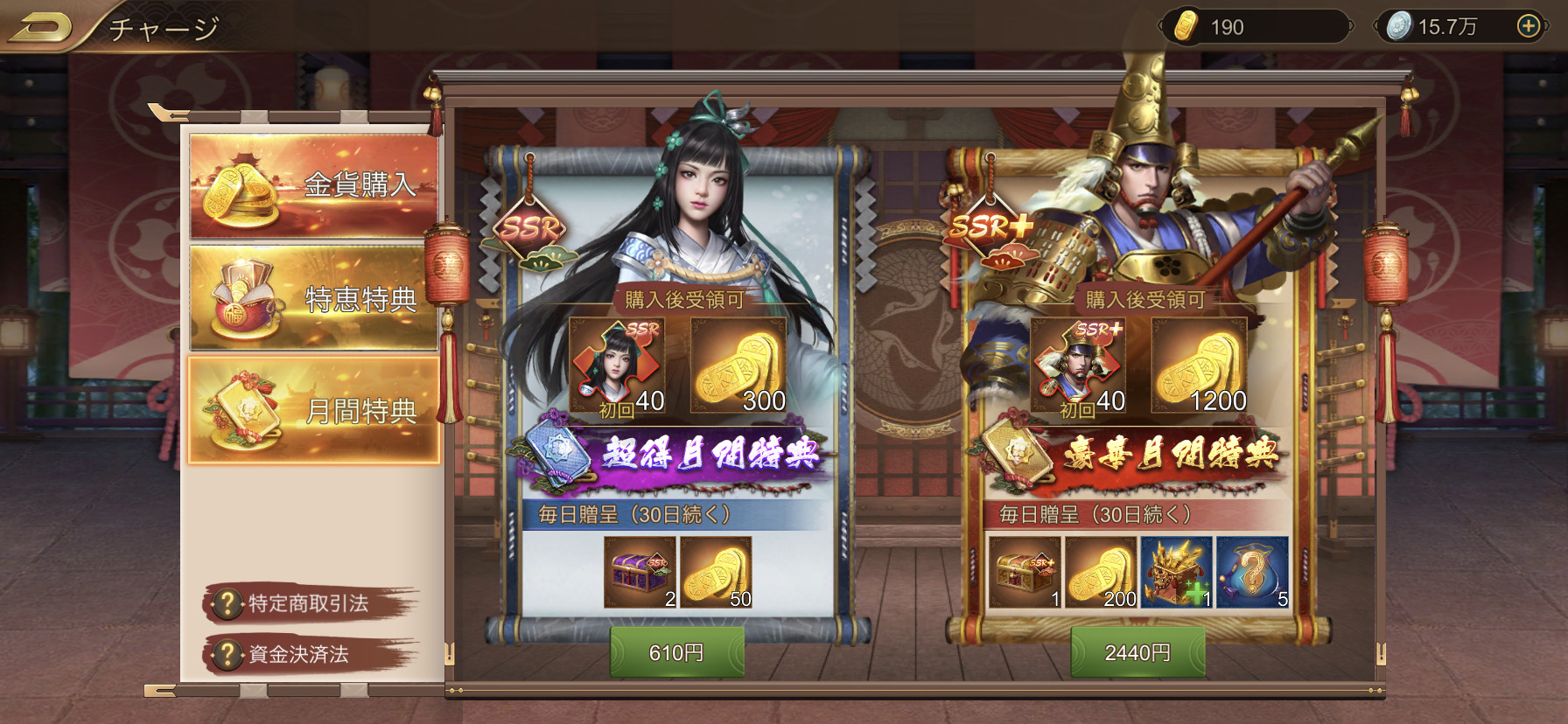Open 特定商取引法 info
1568x724 pixels.
297,603
